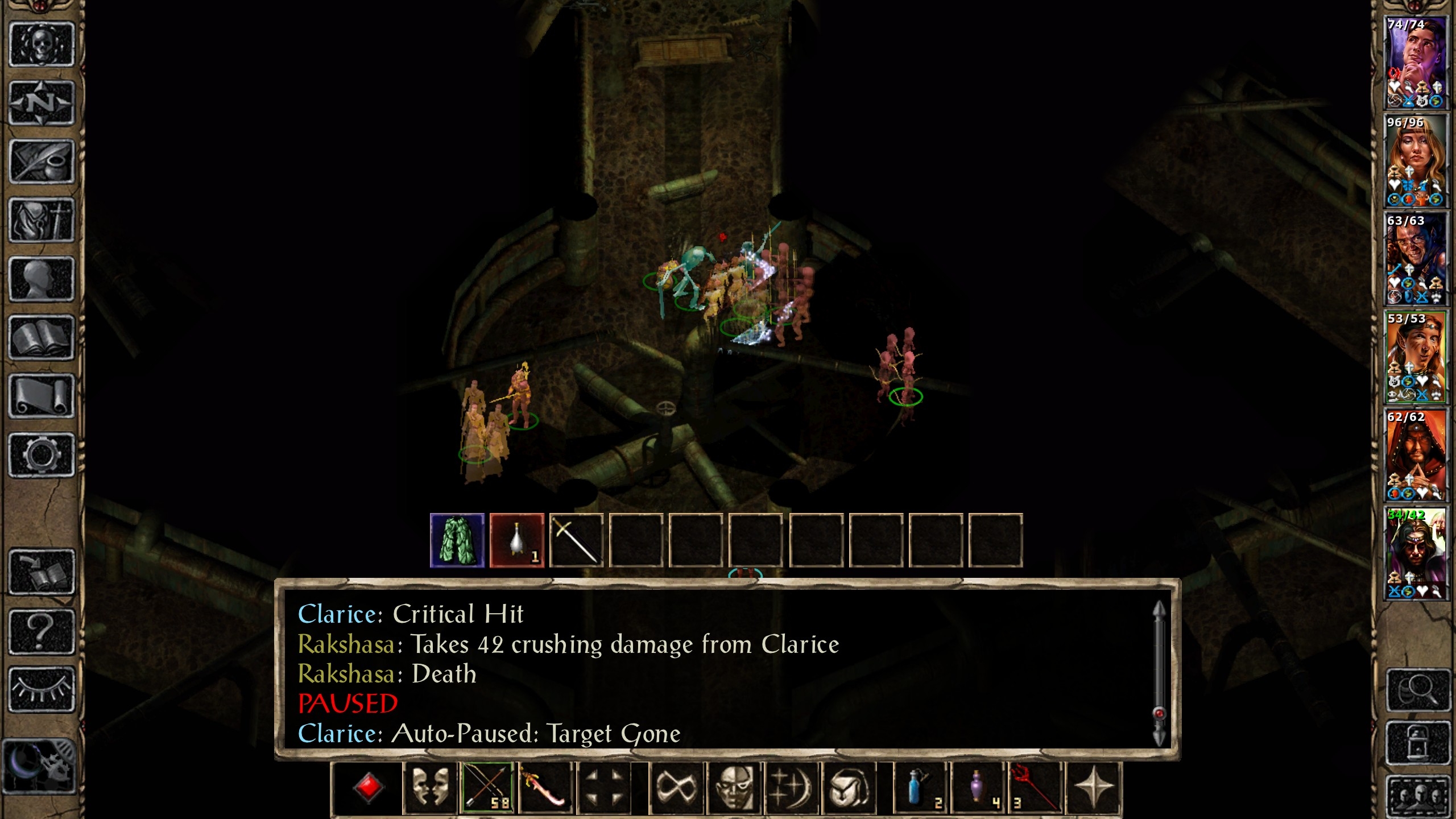
Task: Use the red wand quick item
Action: 1035,788
